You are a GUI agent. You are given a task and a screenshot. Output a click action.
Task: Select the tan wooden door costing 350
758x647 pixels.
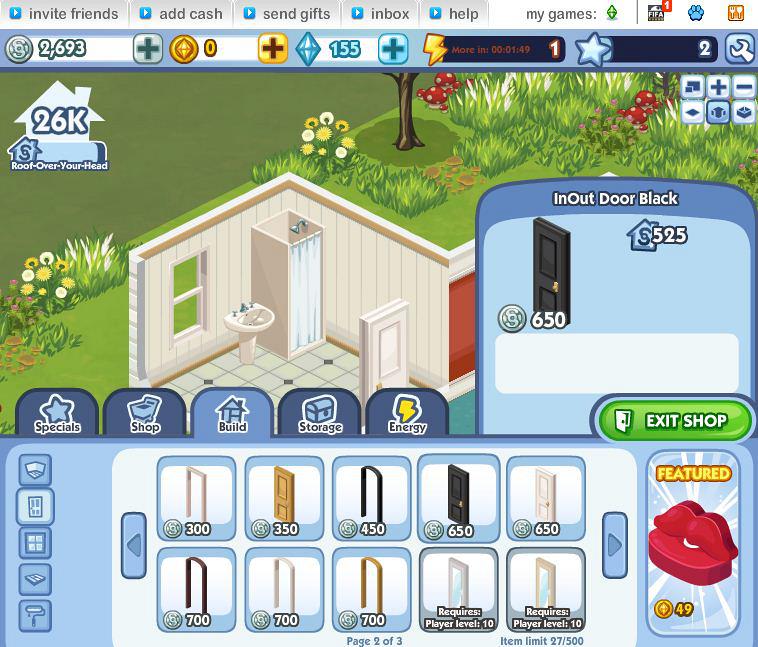[284, 499]
